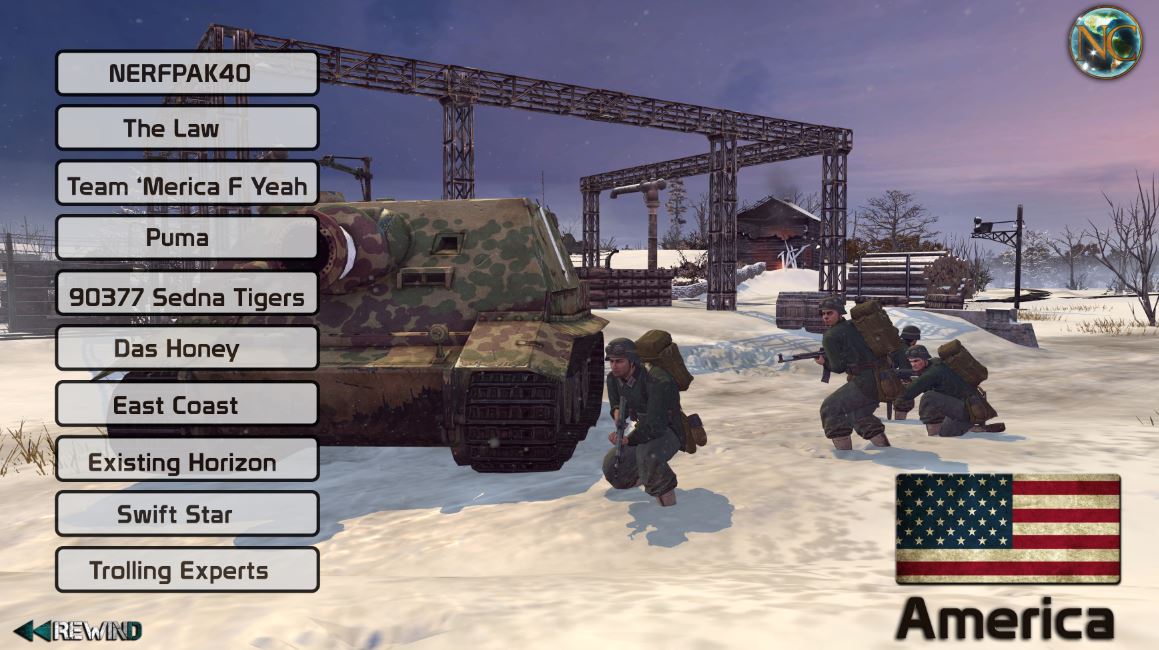Pick the 90377 Sedna Tigers entry
1159x650 pixels.
(187, 294)
